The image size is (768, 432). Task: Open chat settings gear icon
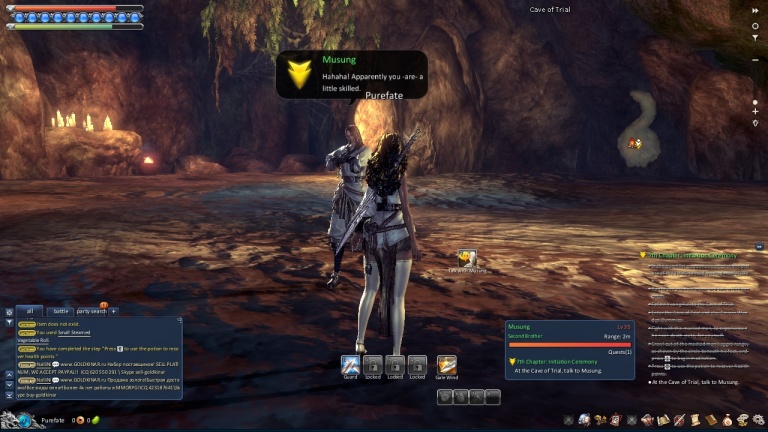(x=9, y=312)
